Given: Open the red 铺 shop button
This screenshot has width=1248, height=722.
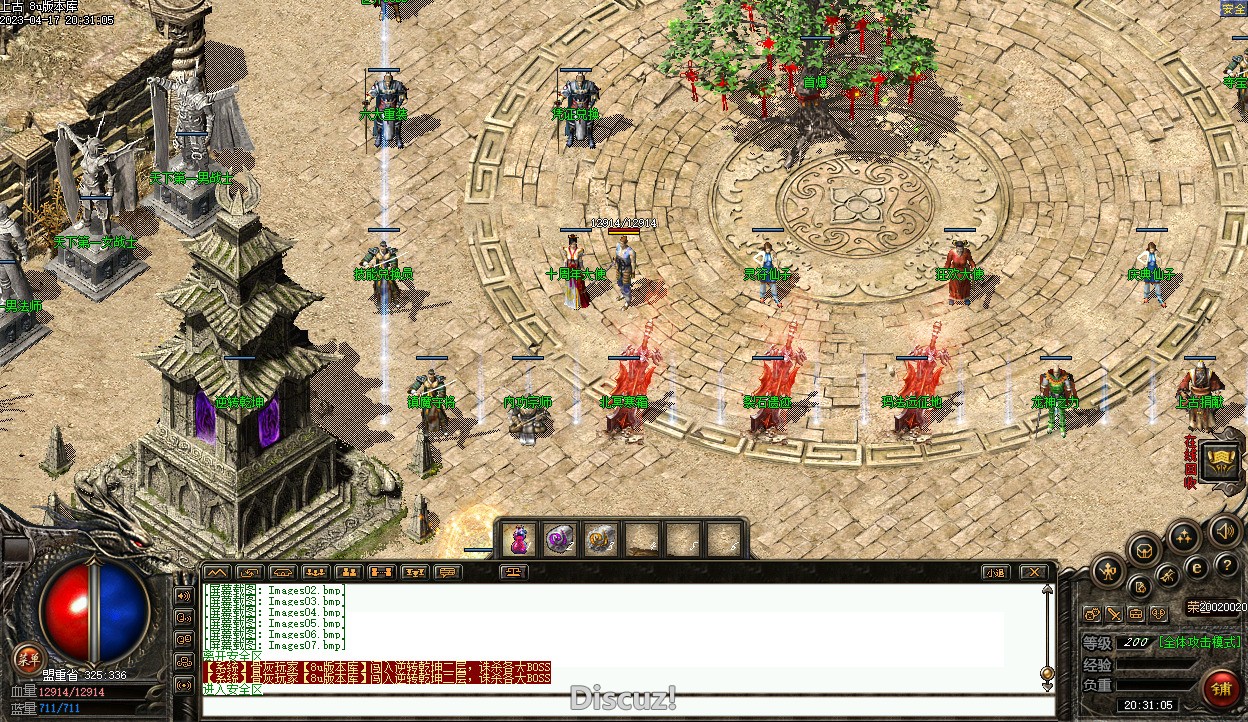Looking at the screenshot, I should (1221, 689).
